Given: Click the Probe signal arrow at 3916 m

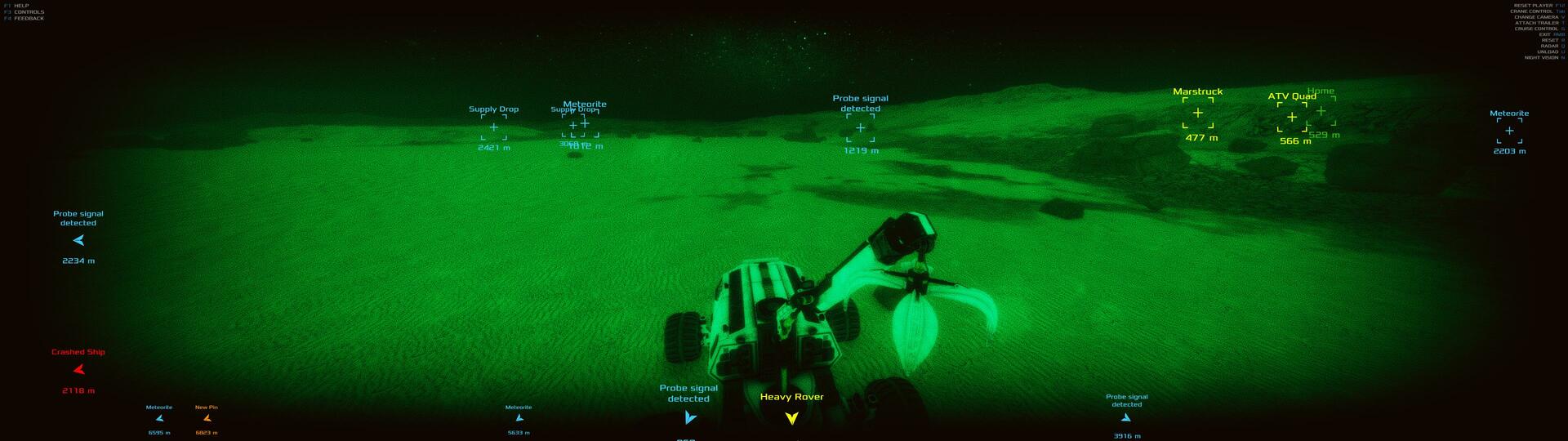Looking at the screenshot, I should click(1126, 418).
